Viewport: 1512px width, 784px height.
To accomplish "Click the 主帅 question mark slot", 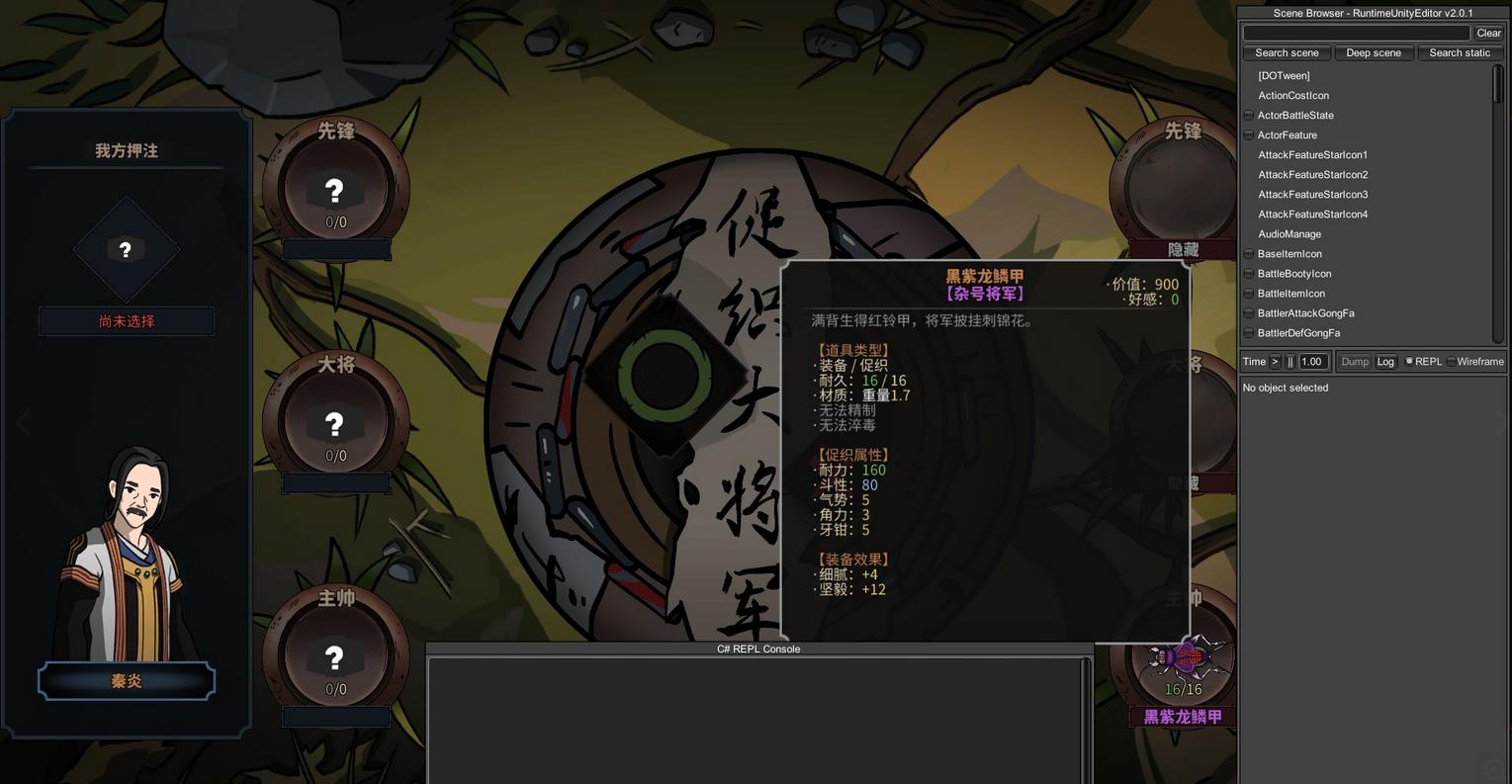I will point(334,658).
